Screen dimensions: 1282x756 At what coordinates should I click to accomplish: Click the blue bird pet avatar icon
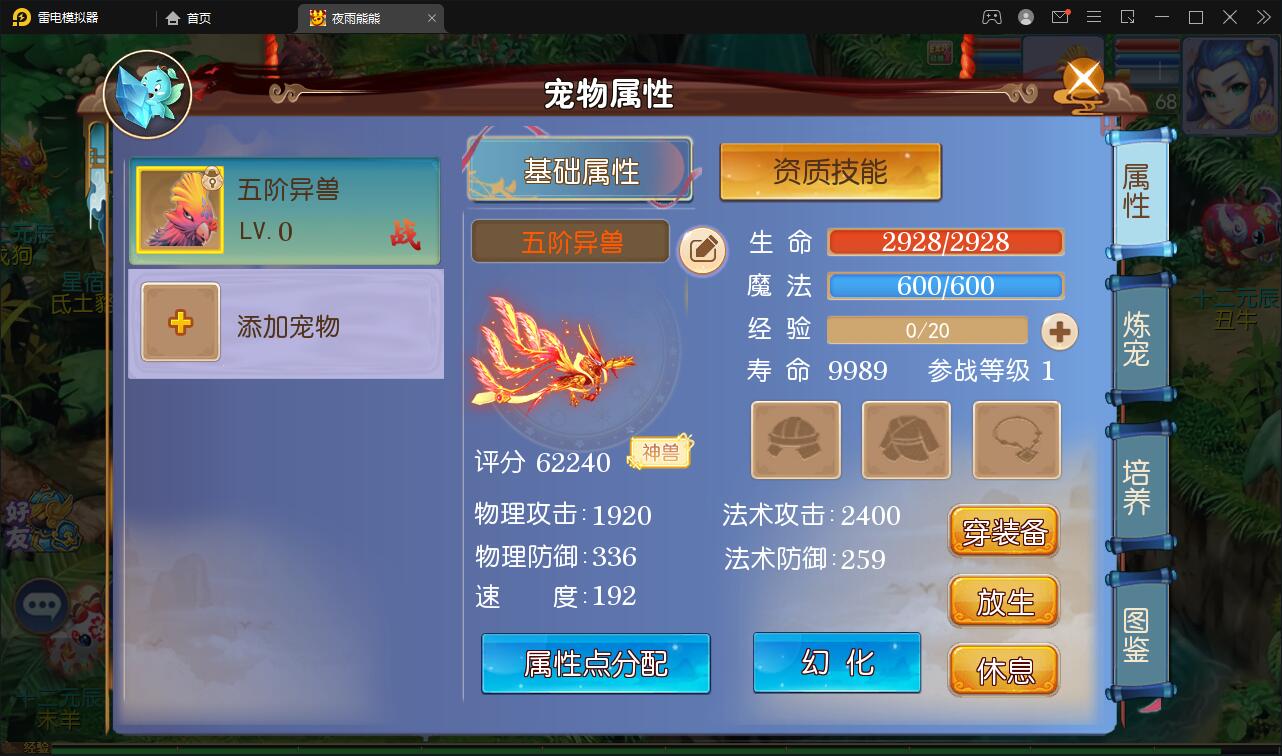pyautogui.click(x=147, y=95)
